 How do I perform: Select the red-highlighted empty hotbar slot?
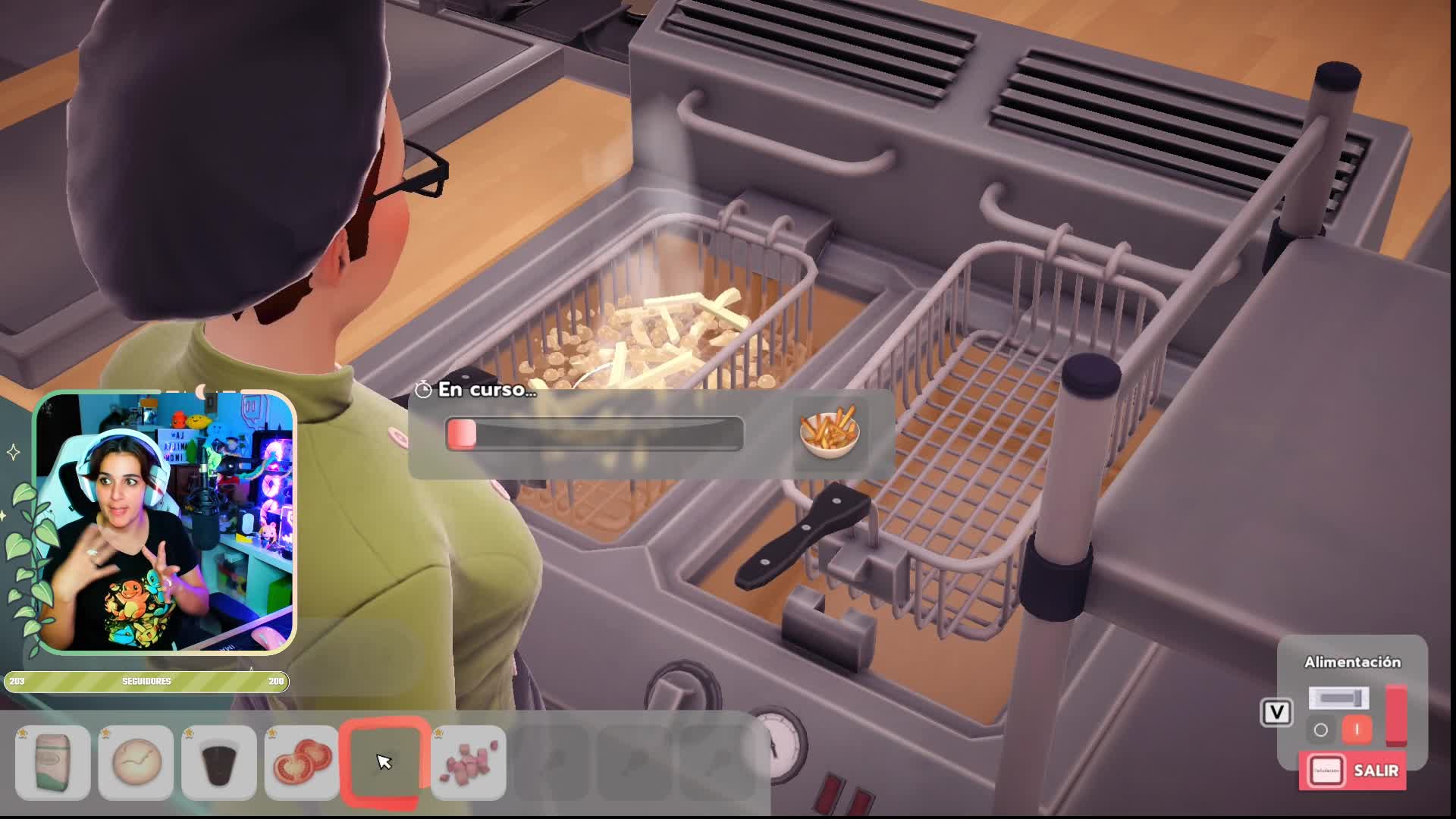[x=382, y=761]
